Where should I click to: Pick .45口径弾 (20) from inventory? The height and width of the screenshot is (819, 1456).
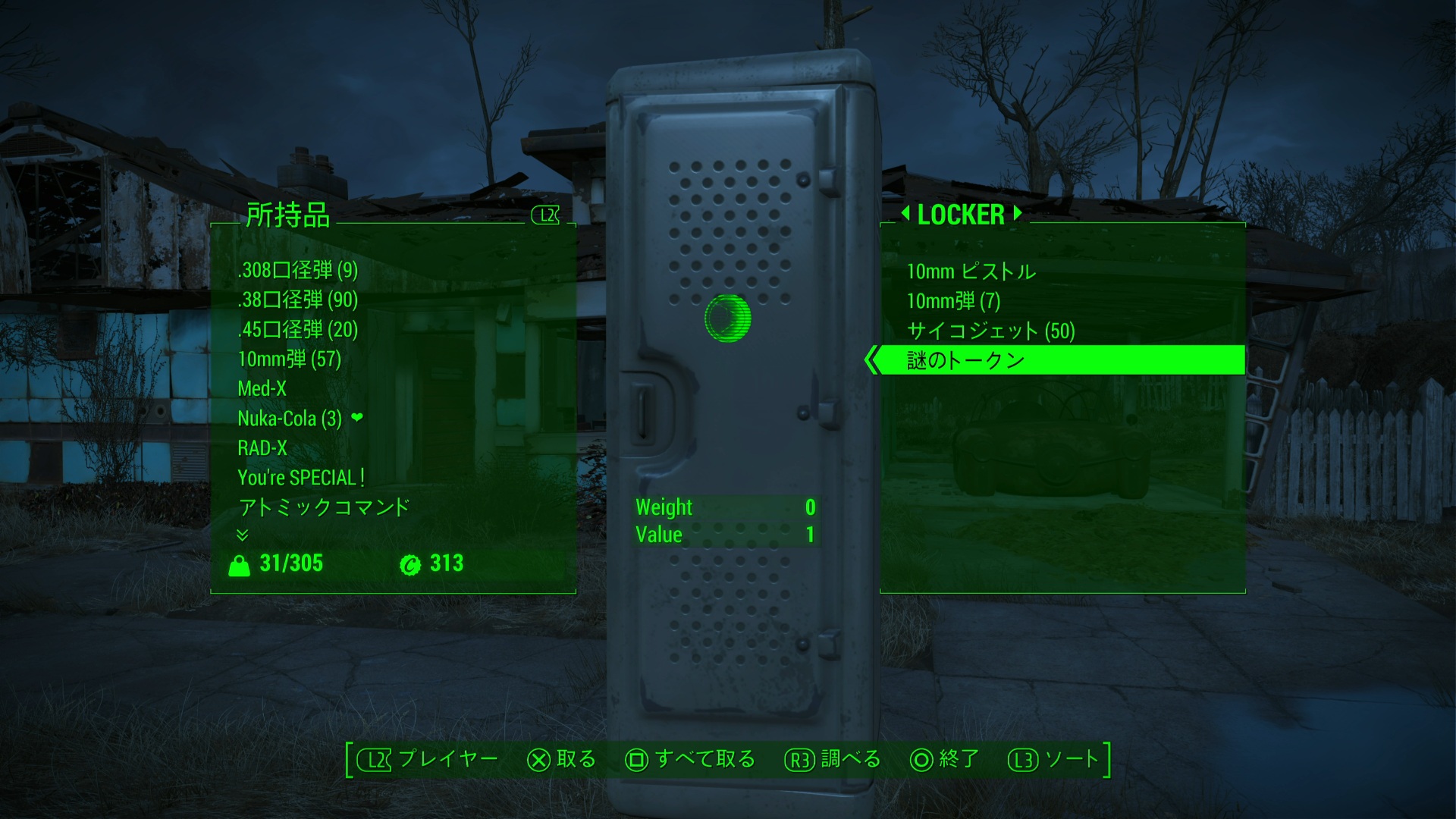coord(297,329)
